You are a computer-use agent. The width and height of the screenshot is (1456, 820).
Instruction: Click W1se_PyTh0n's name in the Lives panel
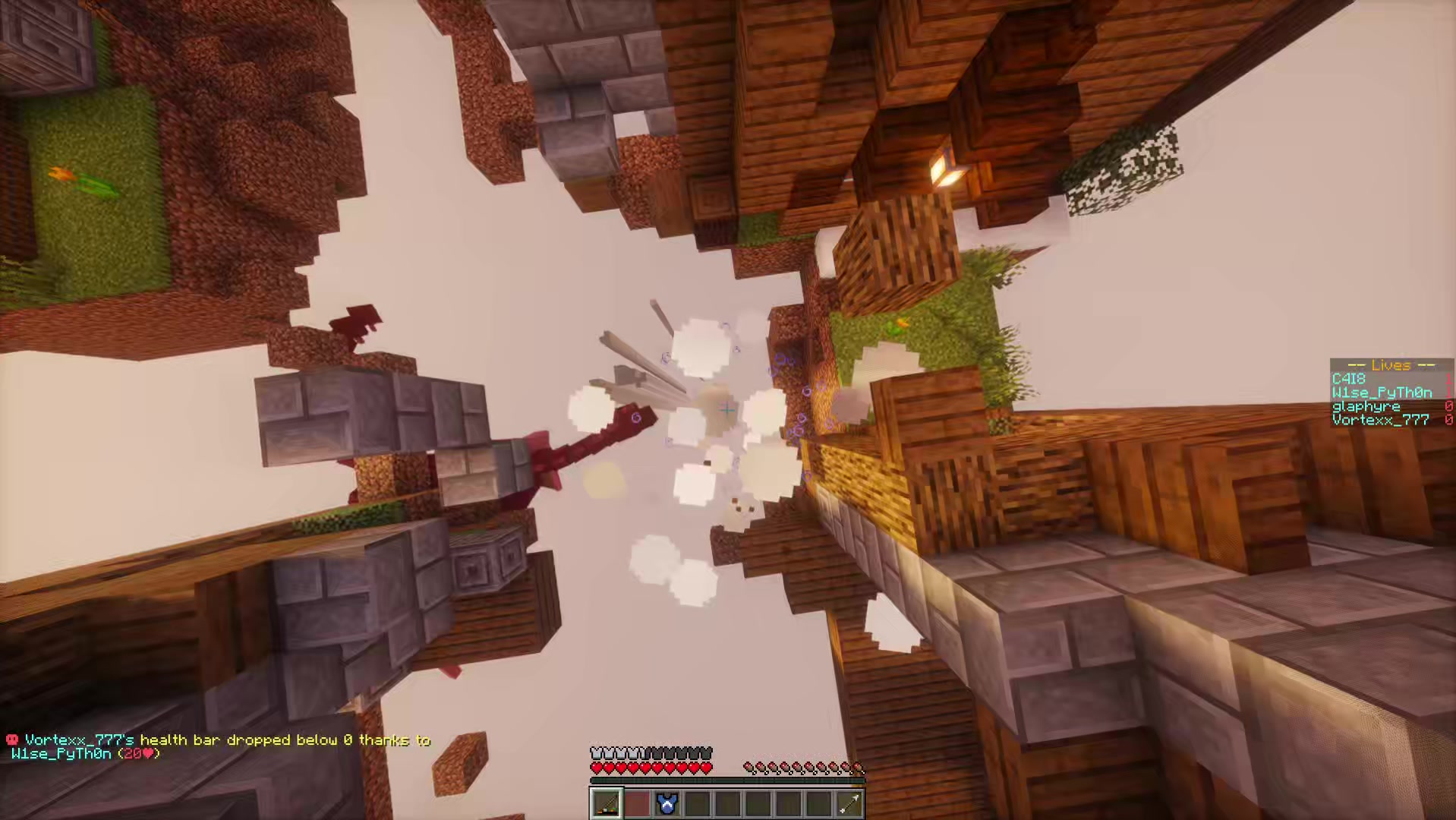tap(1380, 393)
